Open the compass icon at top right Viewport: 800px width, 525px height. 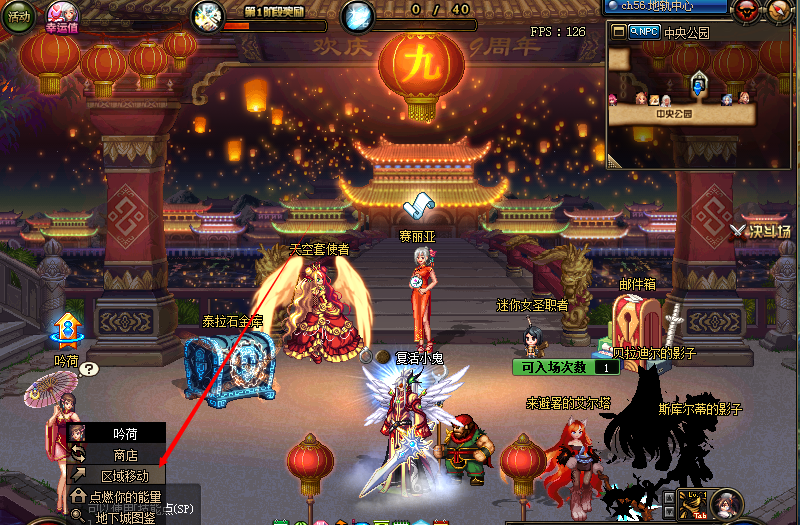tap(780, 12)
